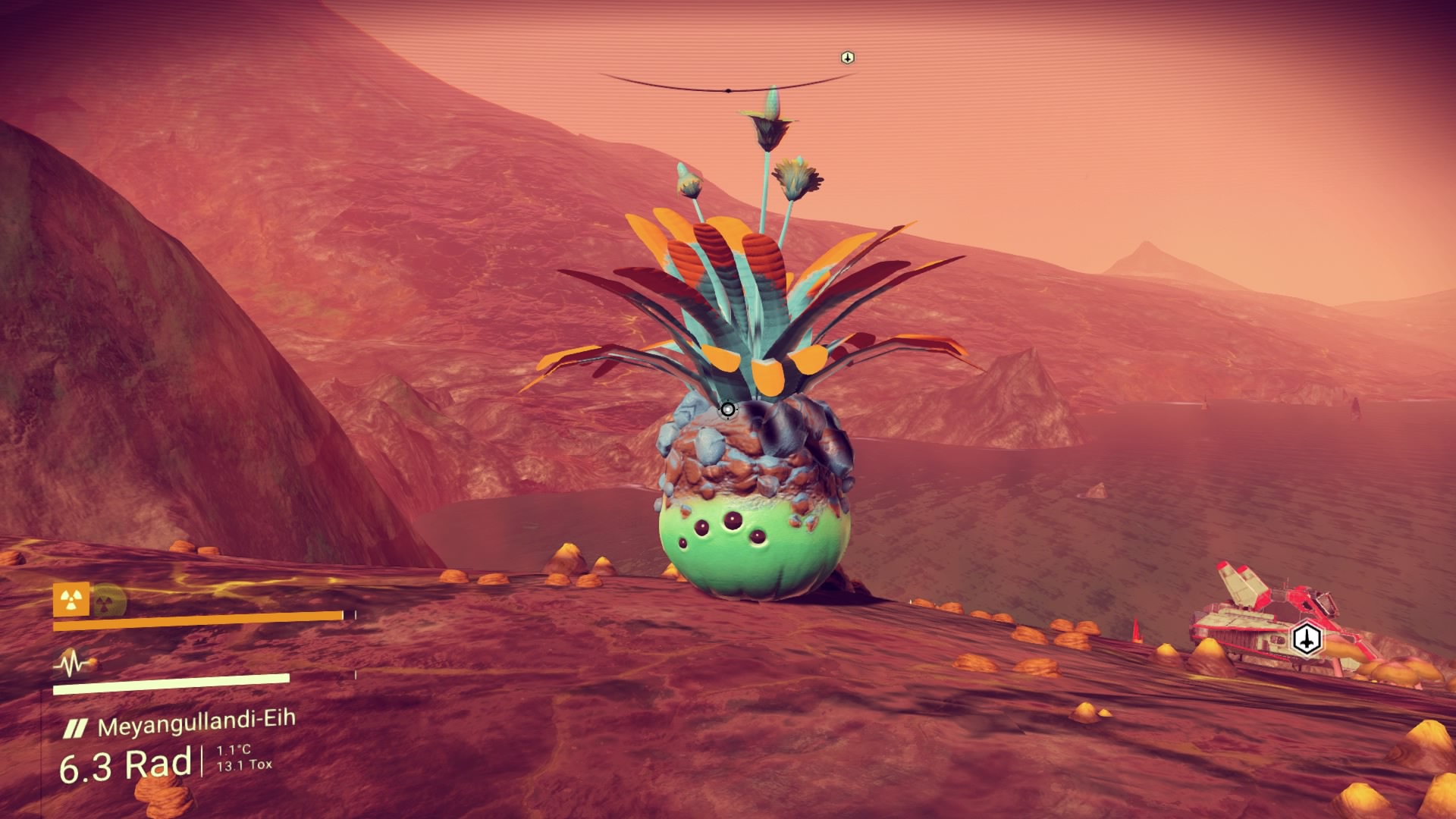Click the starship waypoint marker near the ship
This screenshot has height=819, width=1456.
pos(1306,639)
